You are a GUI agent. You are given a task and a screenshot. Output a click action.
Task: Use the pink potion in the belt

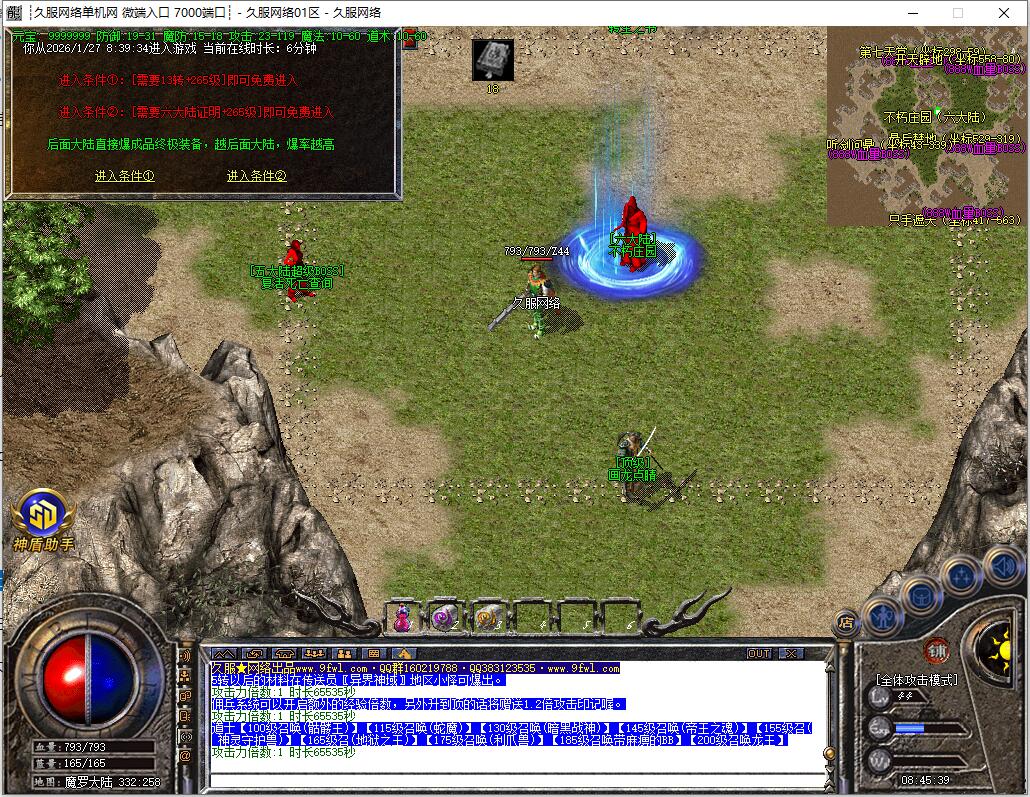tap(401, 618)
